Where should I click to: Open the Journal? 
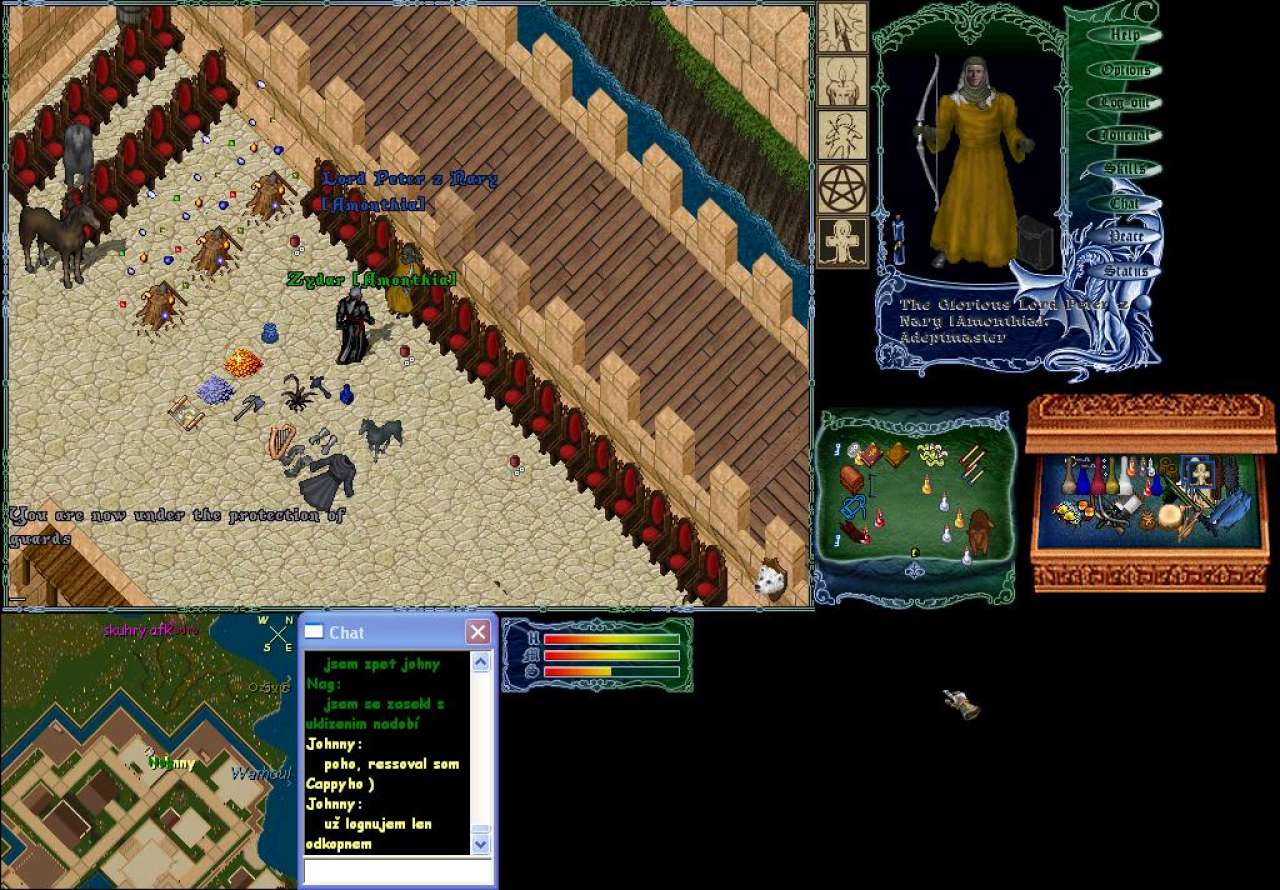click(x=1125, y=136)
